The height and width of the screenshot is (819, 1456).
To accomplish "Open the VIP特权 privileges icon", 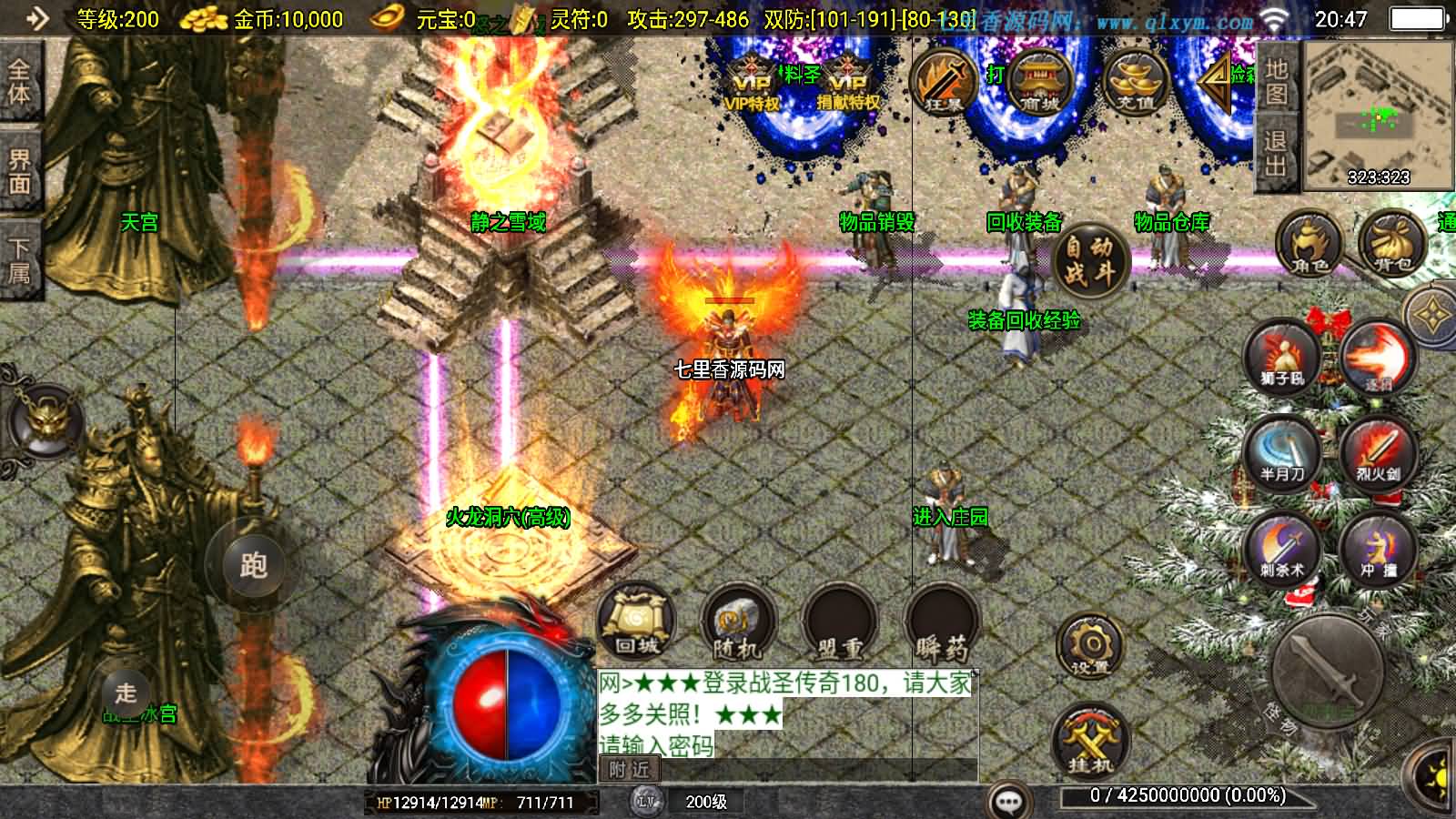I will click(753, 82).
